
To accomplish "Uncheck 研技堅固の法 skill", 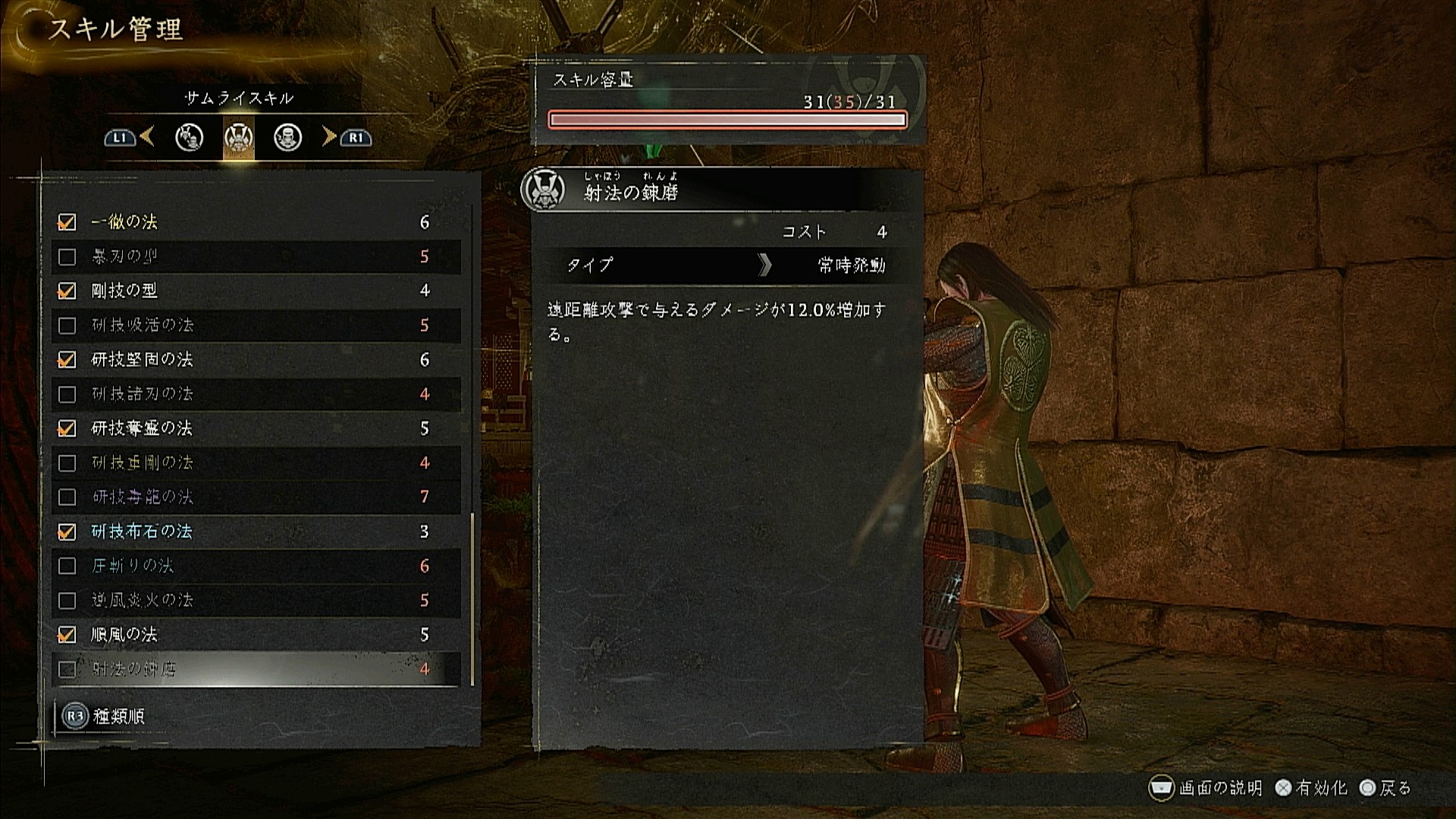I will pyautogui.click(x=67, y=359).
